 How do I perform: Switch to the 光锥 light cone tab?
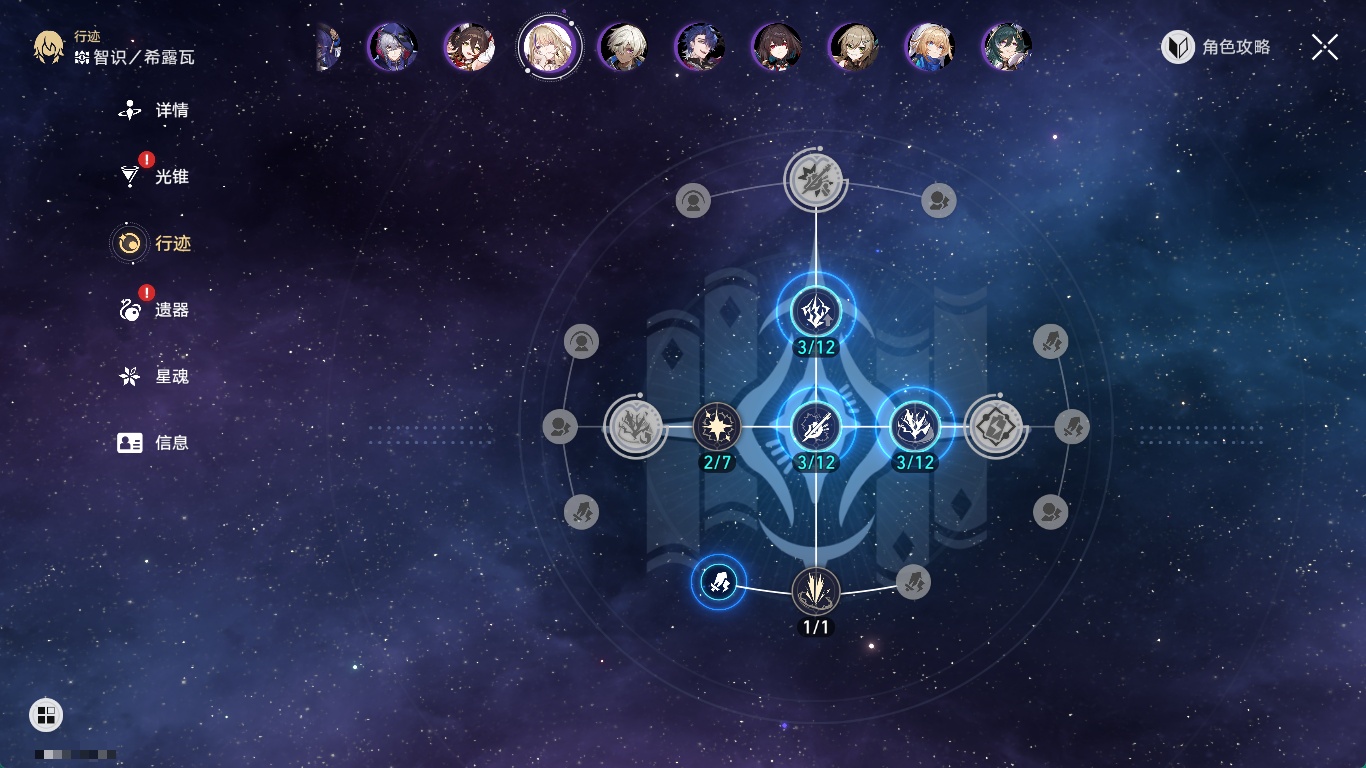[154, 177]
